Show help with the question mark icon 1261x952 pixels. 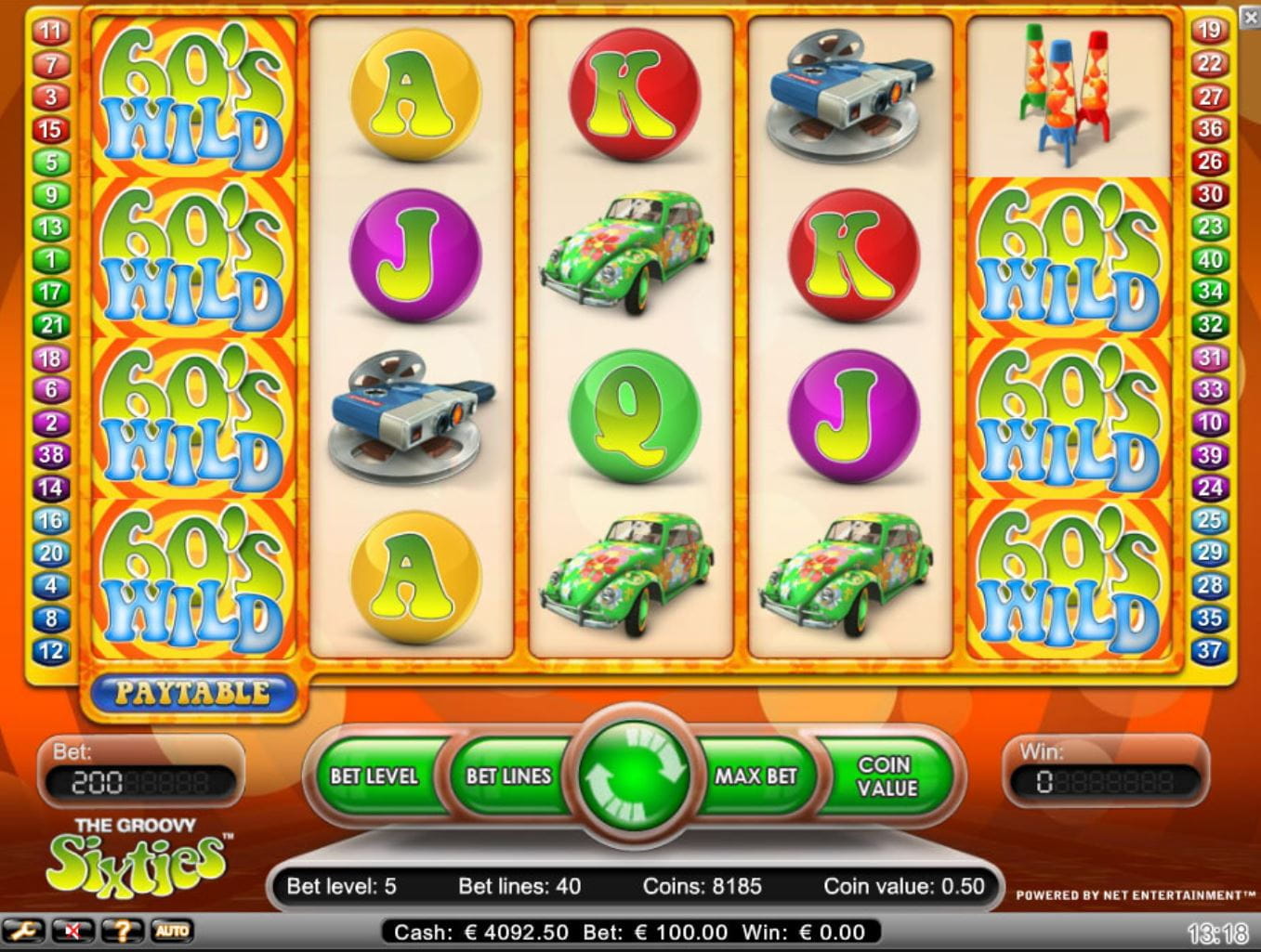tap(122, 931)
